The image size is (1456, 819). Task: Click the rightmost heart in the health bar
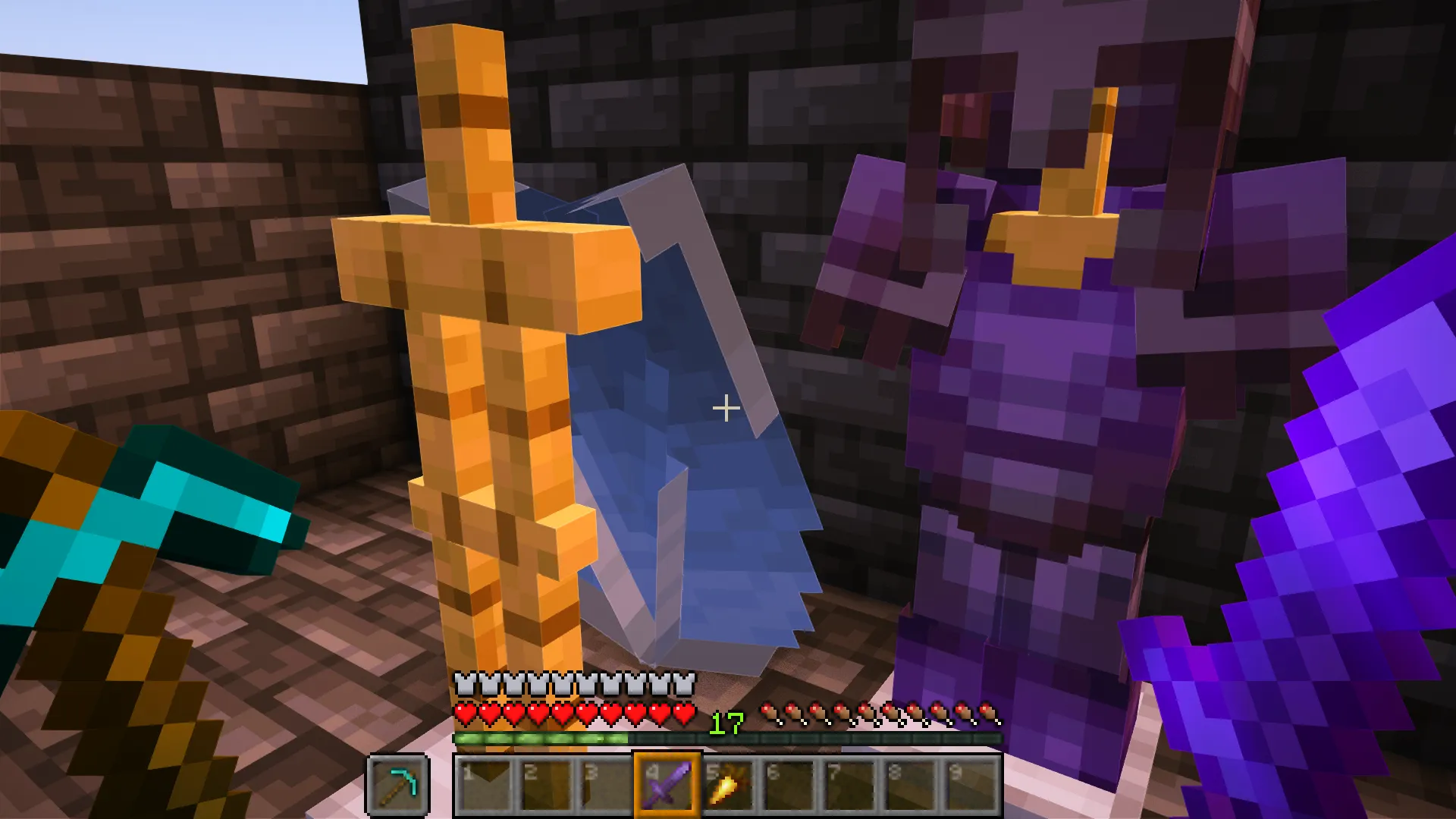[685, 714]
